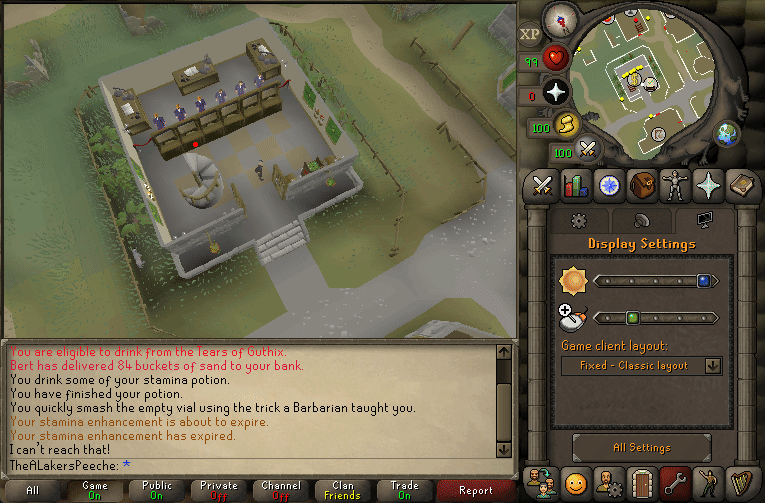Click the zoom level slider
Viewport: 765px width, 503px height.
(x=652, y=318)
